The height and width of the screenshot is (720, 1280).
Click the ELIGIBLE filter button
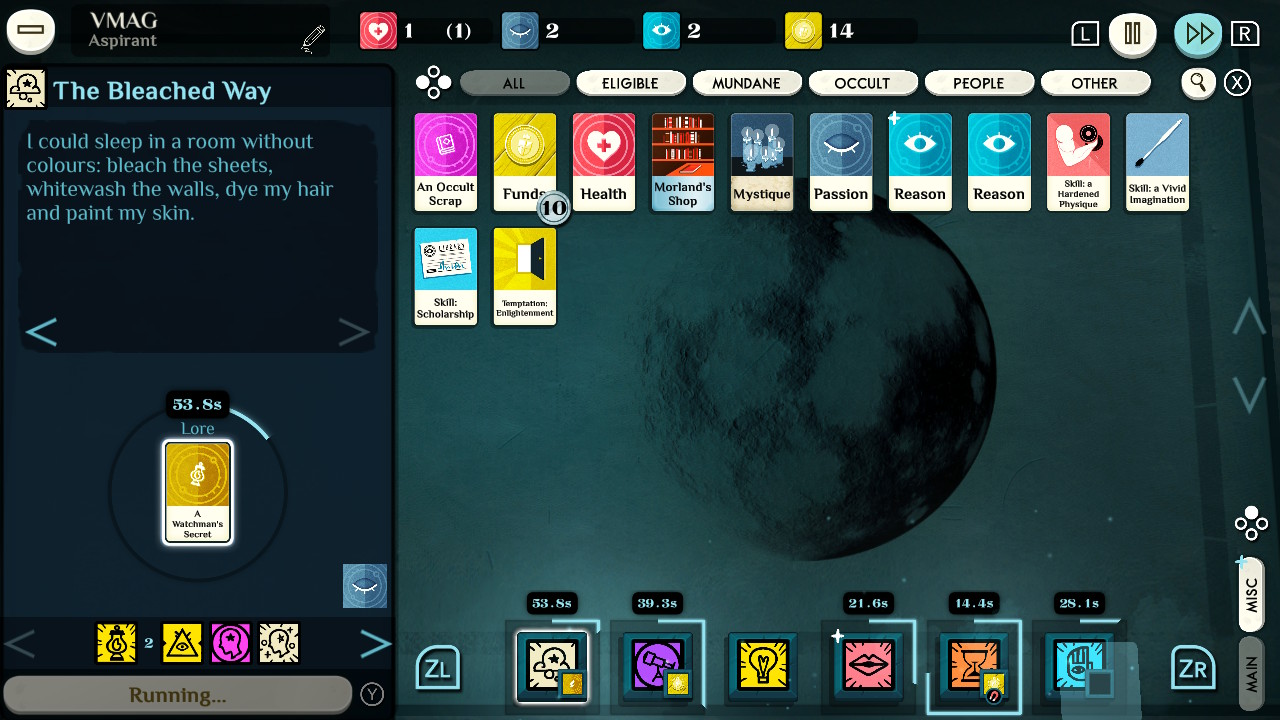pos(630,83)
